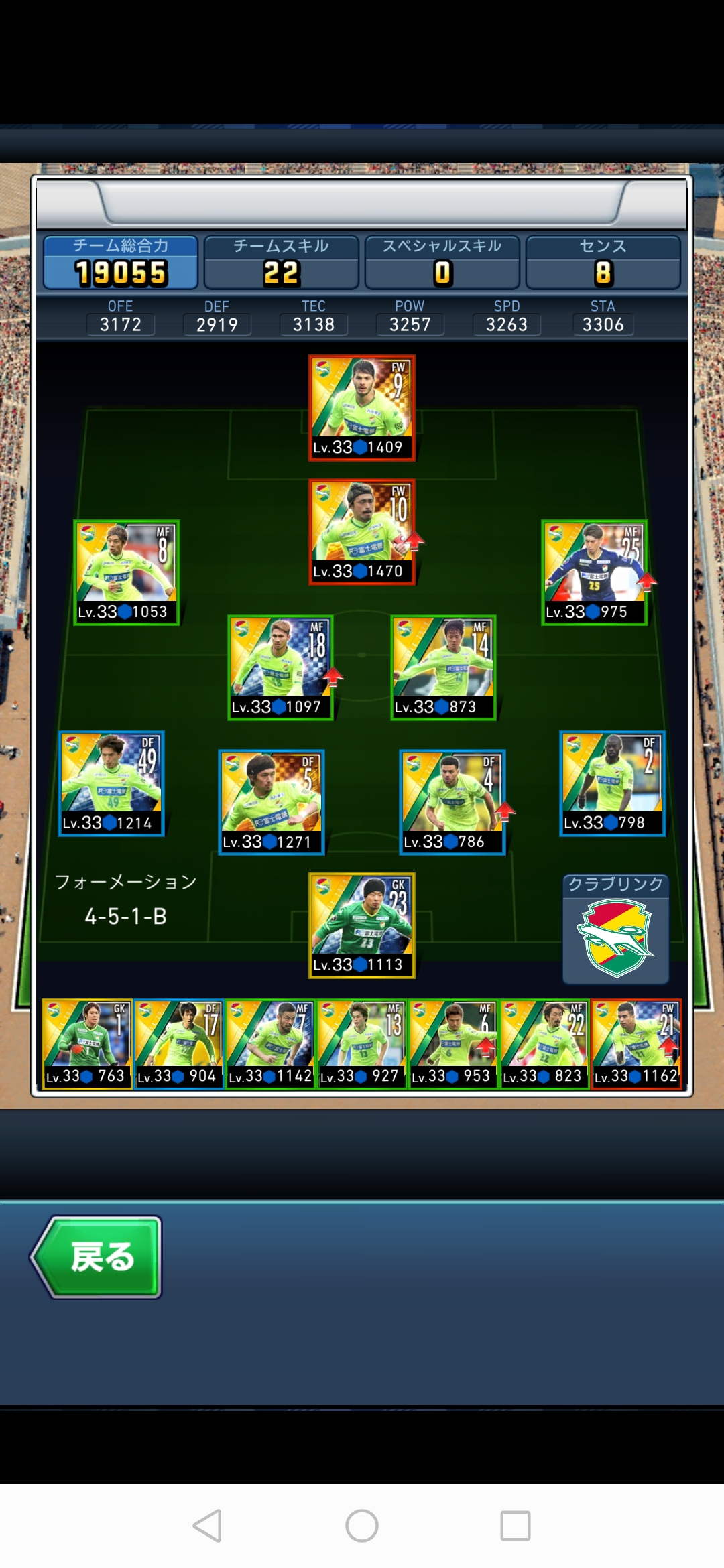Viewport: 724px width, 1568px height.
Task: Select the starting GK number 23 card
Action: point(361,925)
